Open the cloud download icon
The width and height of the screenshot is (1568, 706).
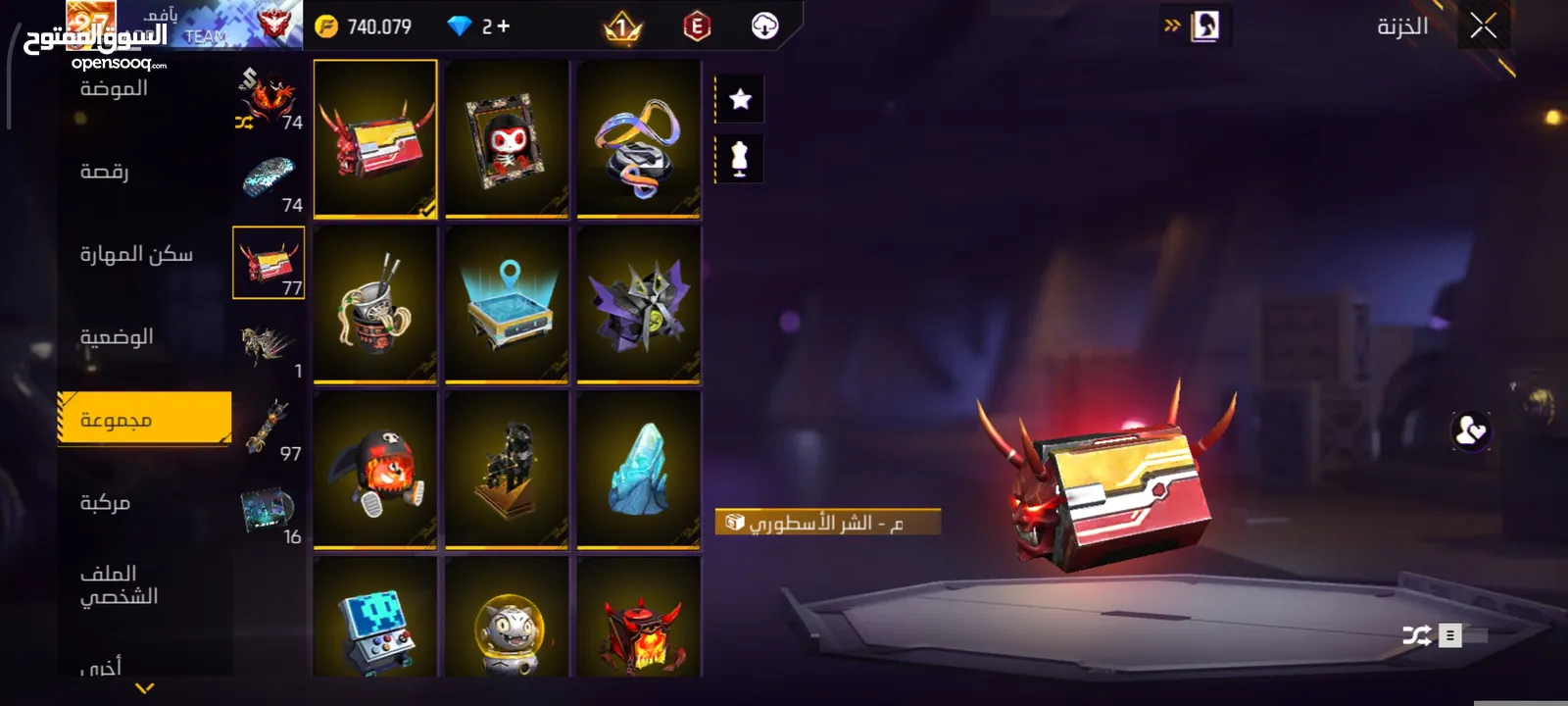coord(764,26)
